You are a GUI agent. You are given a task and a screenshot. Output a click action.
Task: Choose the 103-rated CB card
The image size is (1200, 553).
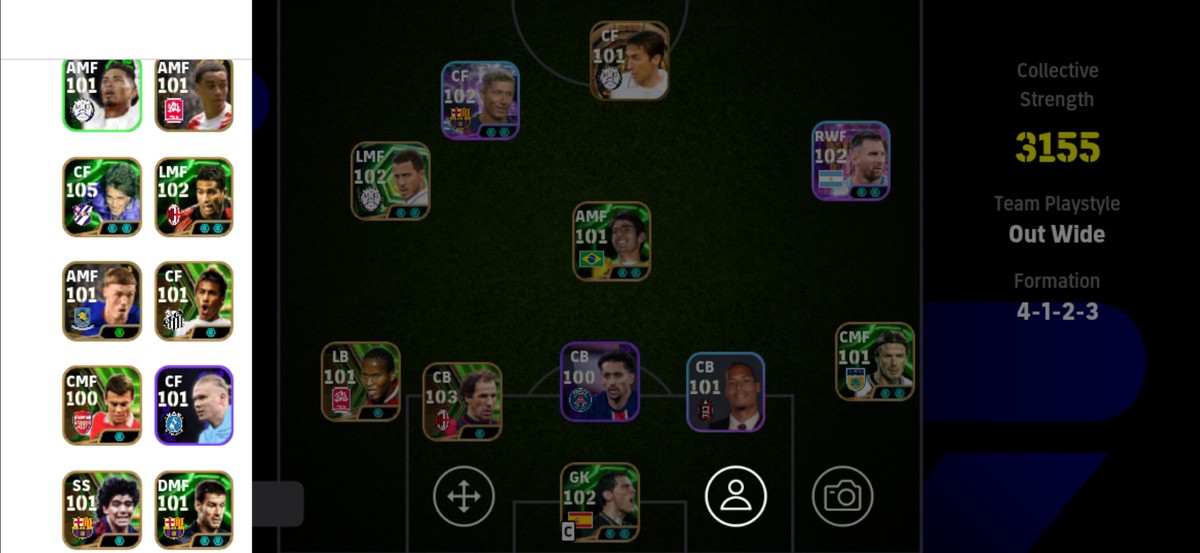(462, 402)
